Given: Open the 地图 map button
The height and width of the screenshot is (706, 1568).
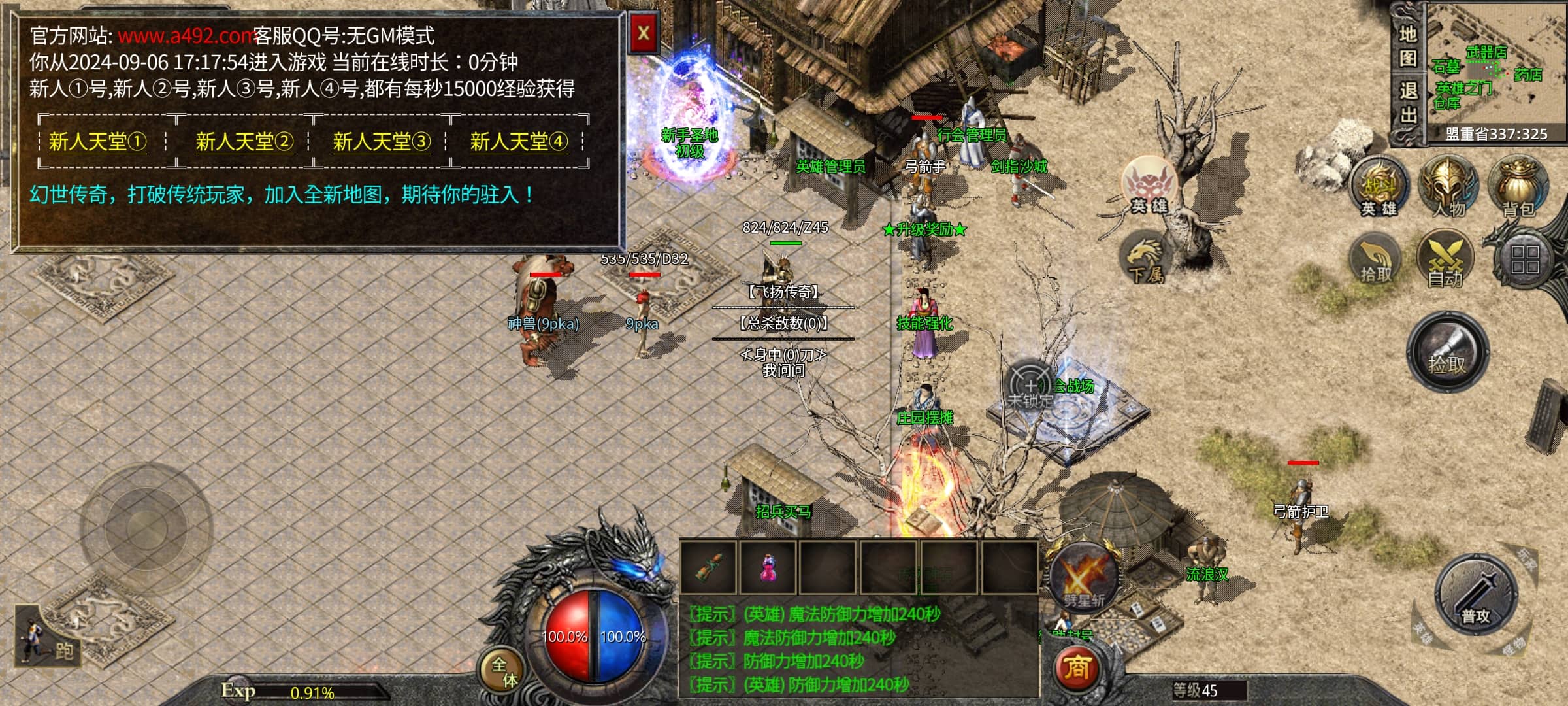Looking at the screenshot, I should click(x=1407, y=46).
